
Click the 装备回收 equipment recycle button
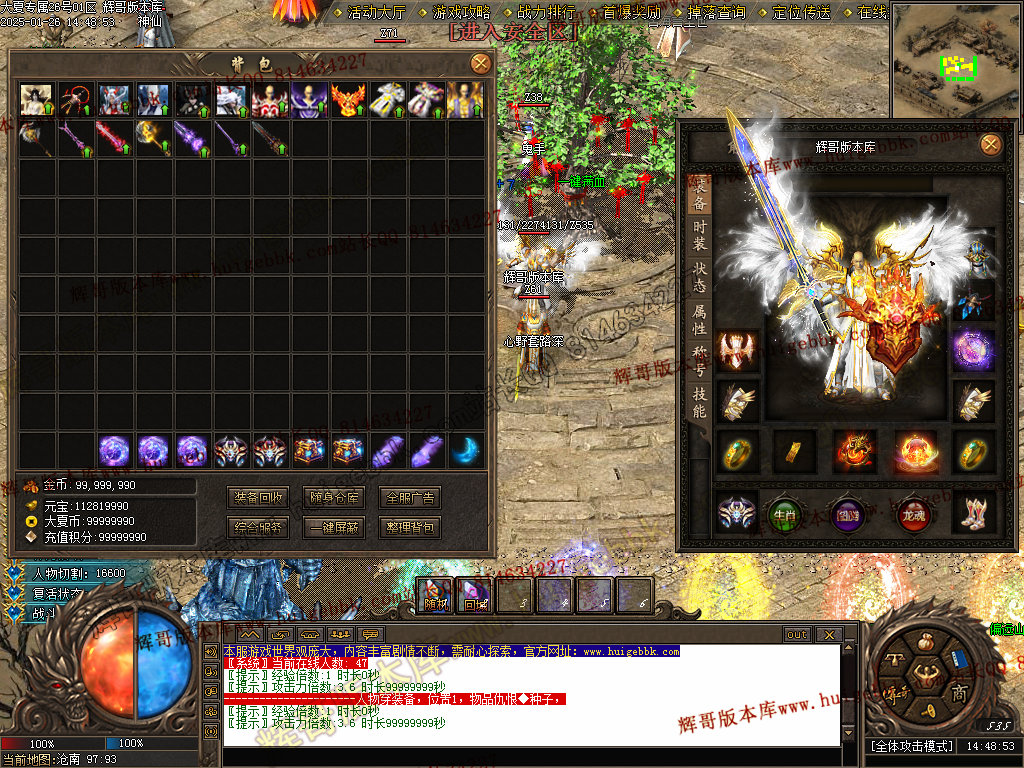[x=259, y=498]
